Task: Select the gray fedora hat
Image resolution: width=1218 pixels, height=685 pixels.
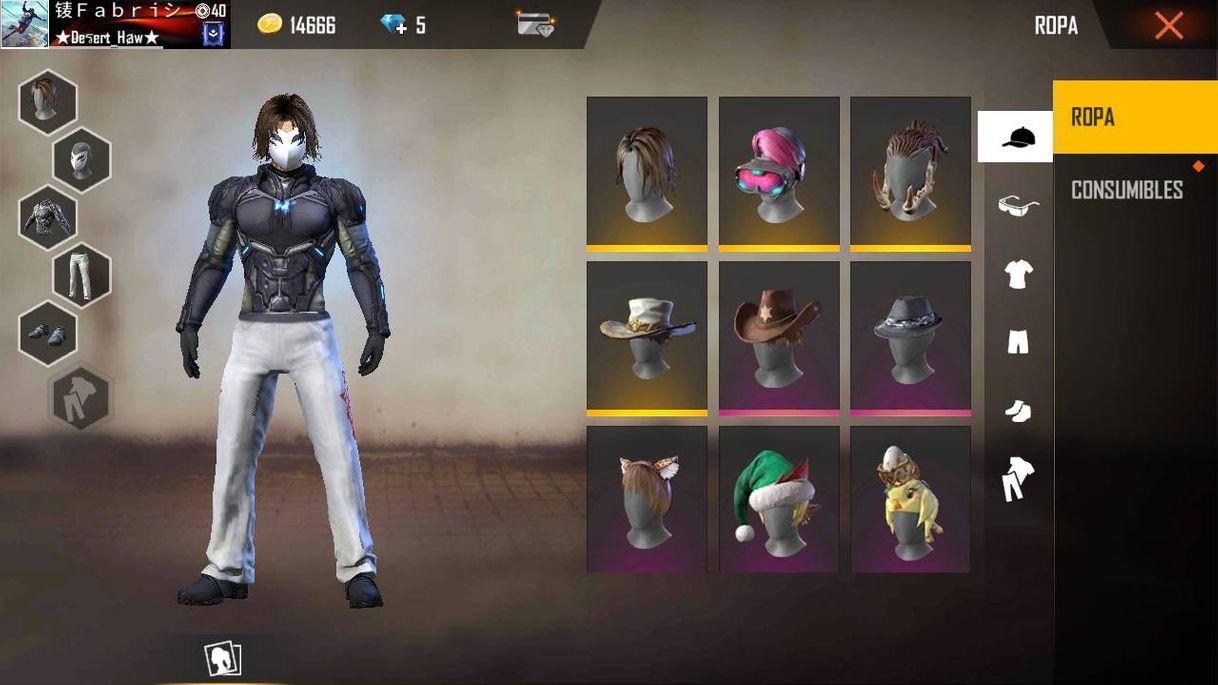Action: click(910, 337)
